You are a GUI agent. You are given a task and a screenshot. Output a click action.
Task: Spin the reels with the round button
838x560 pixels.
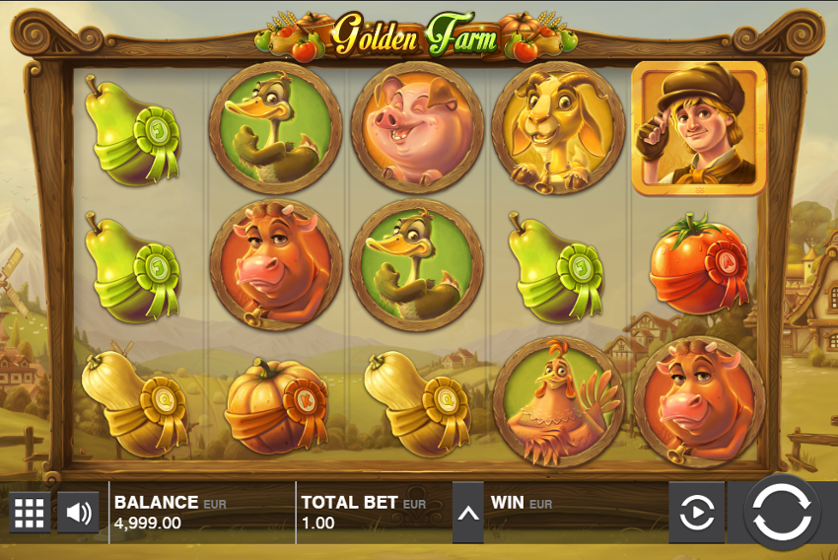782,513
